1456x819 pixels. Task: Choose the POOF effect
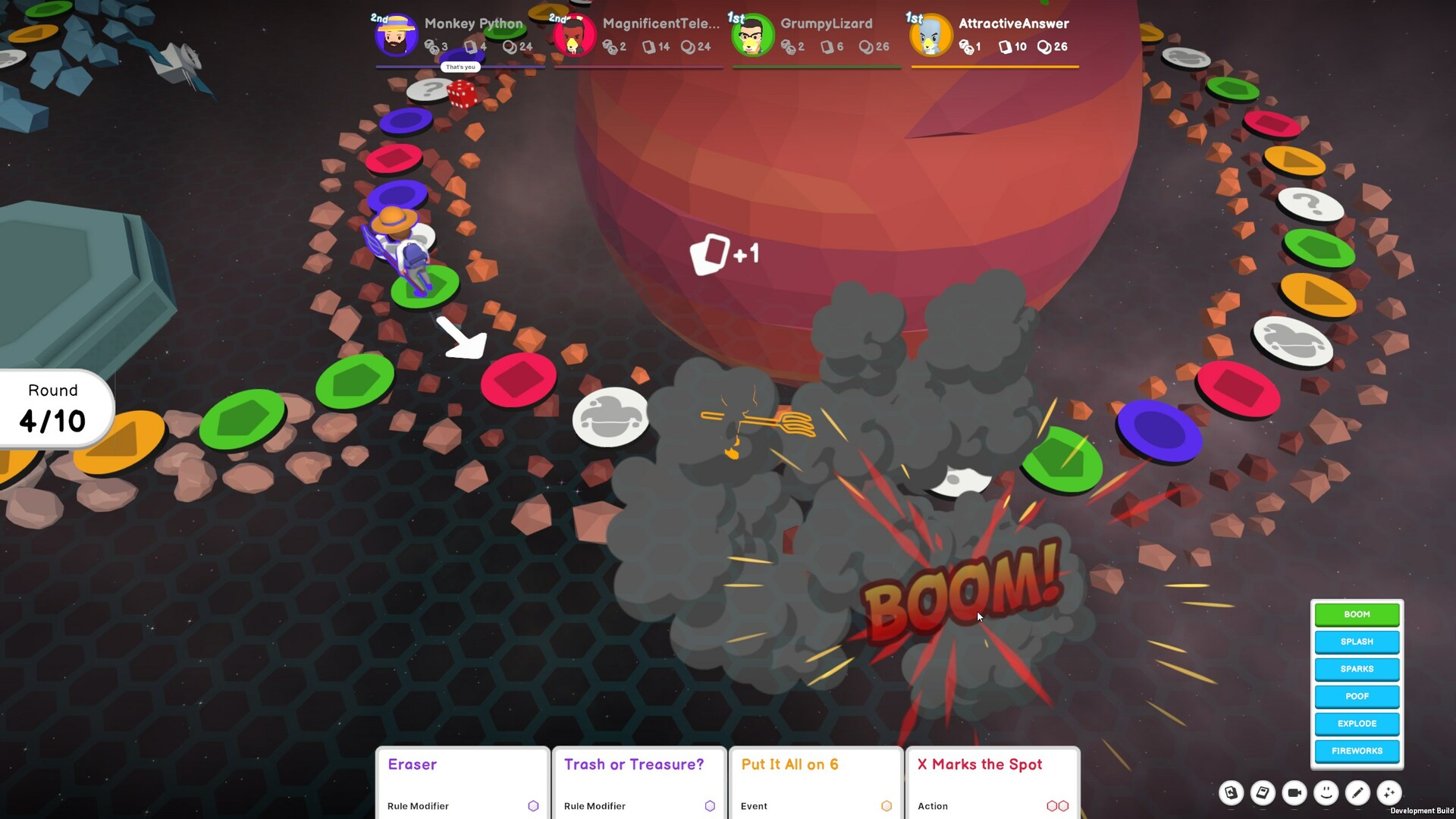pyautogui.click(x=1357, y=696)
